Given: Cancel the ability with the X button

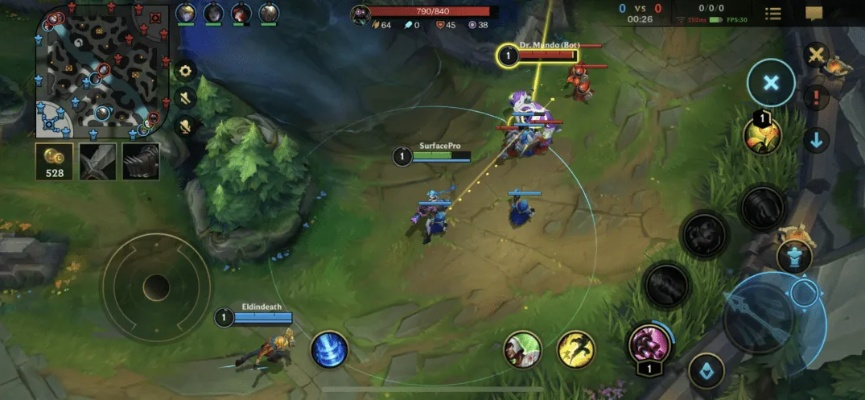Looking at the screenshot, I should (770, 83).
